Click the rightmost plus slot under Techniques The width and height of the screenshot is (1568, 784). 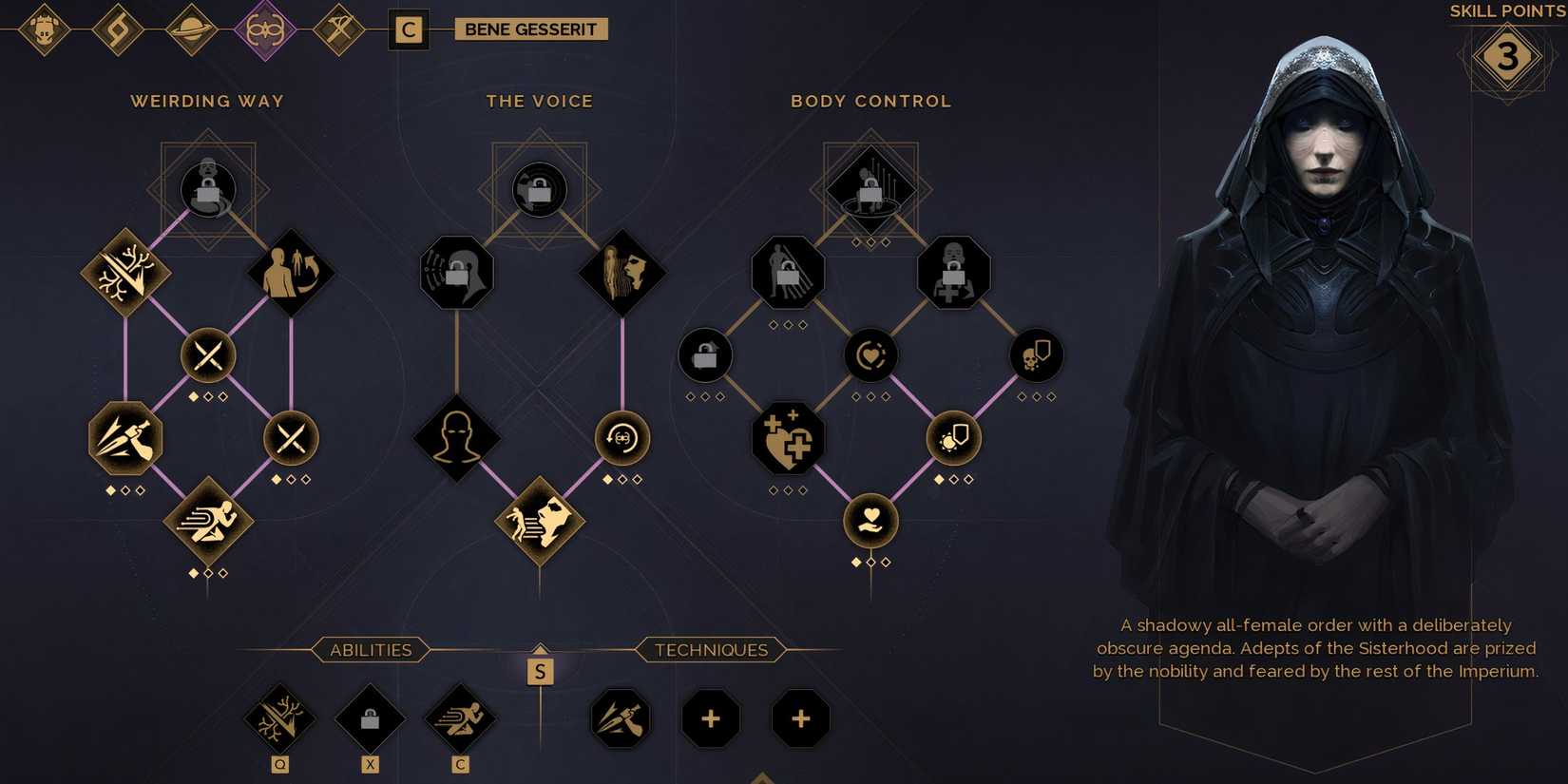click(x=800, y=719)
